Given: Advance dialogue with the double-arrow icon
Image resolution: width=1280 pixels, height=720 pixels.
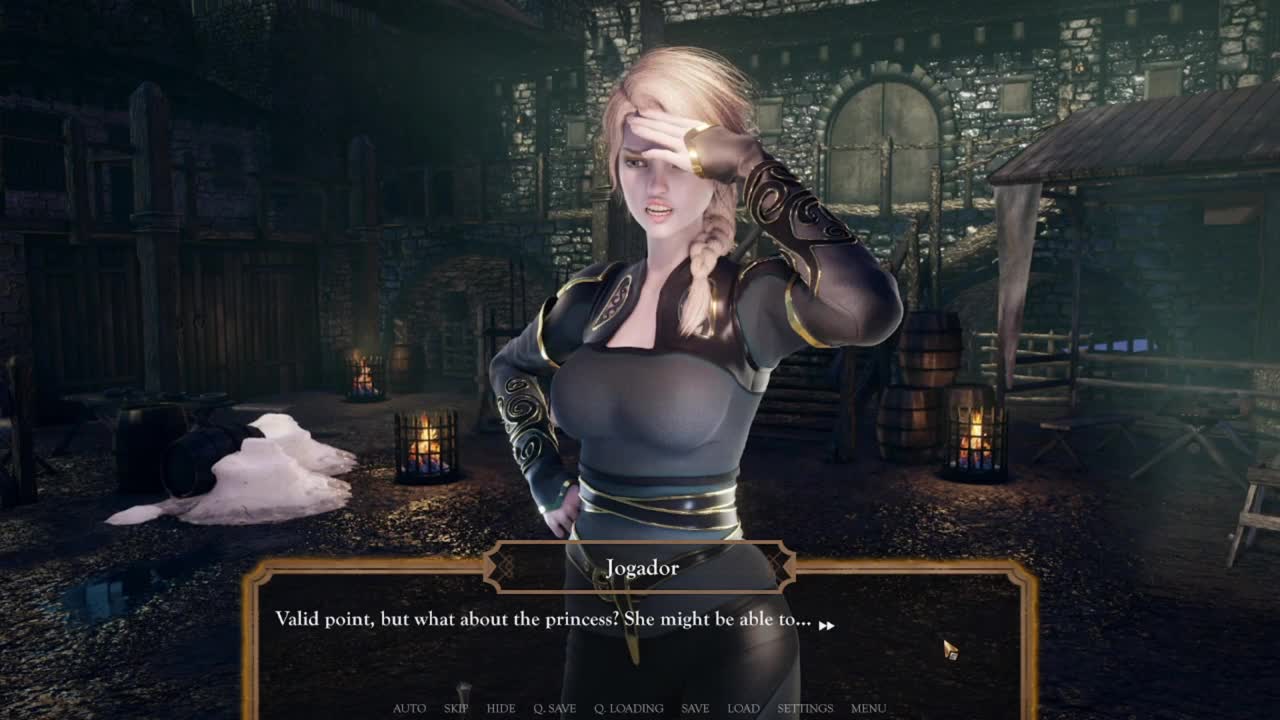Looking at the screenshot, I should [827, 626].
